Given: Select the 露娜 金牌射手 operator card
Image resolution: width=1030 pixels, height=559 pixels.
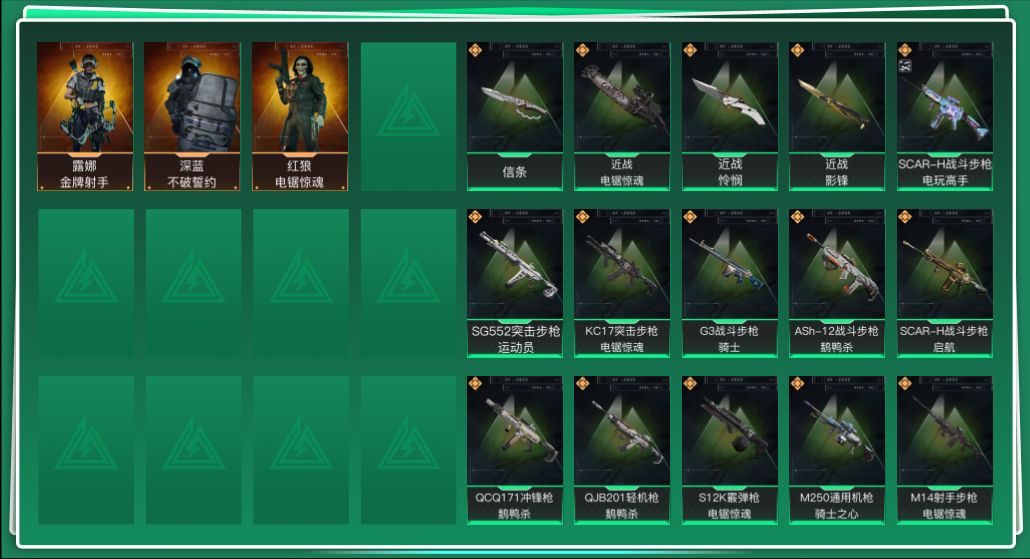Looking at the screenshot, I should 85,116.
